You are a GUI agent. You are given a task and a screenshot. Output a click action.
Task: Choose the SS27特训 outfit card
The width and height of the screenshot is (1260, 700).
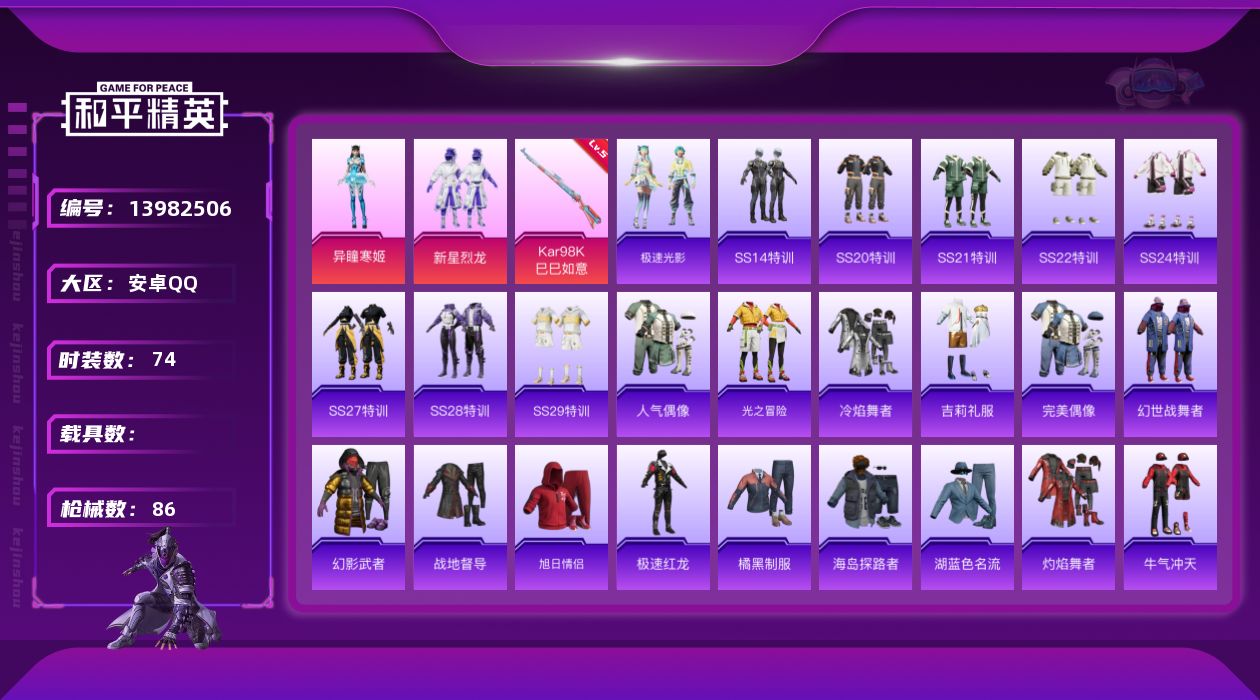[358, 364]
